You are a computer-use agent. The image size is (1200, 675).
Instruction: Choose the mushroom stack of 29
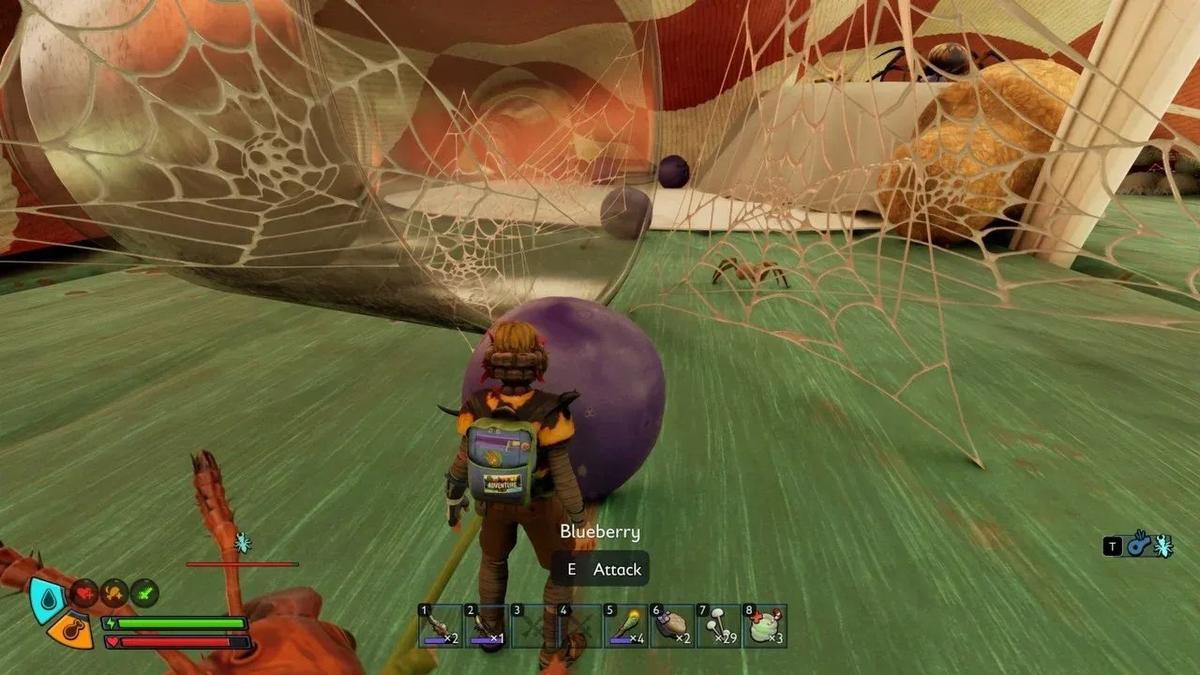click(717, 626)
